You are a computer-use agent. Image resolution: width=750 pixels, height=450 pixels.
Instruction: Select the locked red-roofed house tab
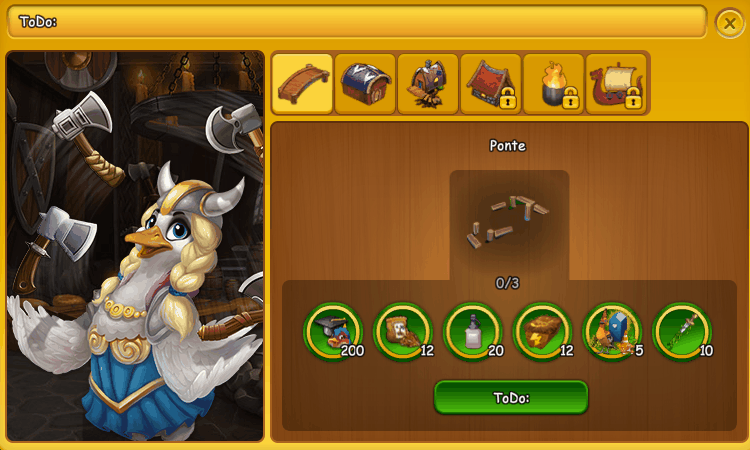click(490, 84)
